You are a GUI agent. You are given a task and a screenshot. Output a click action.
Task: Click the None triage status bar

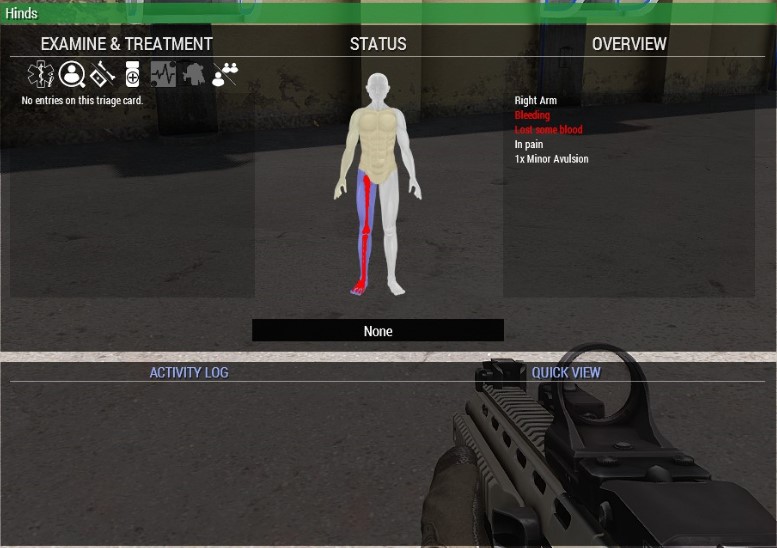(378, 331)
